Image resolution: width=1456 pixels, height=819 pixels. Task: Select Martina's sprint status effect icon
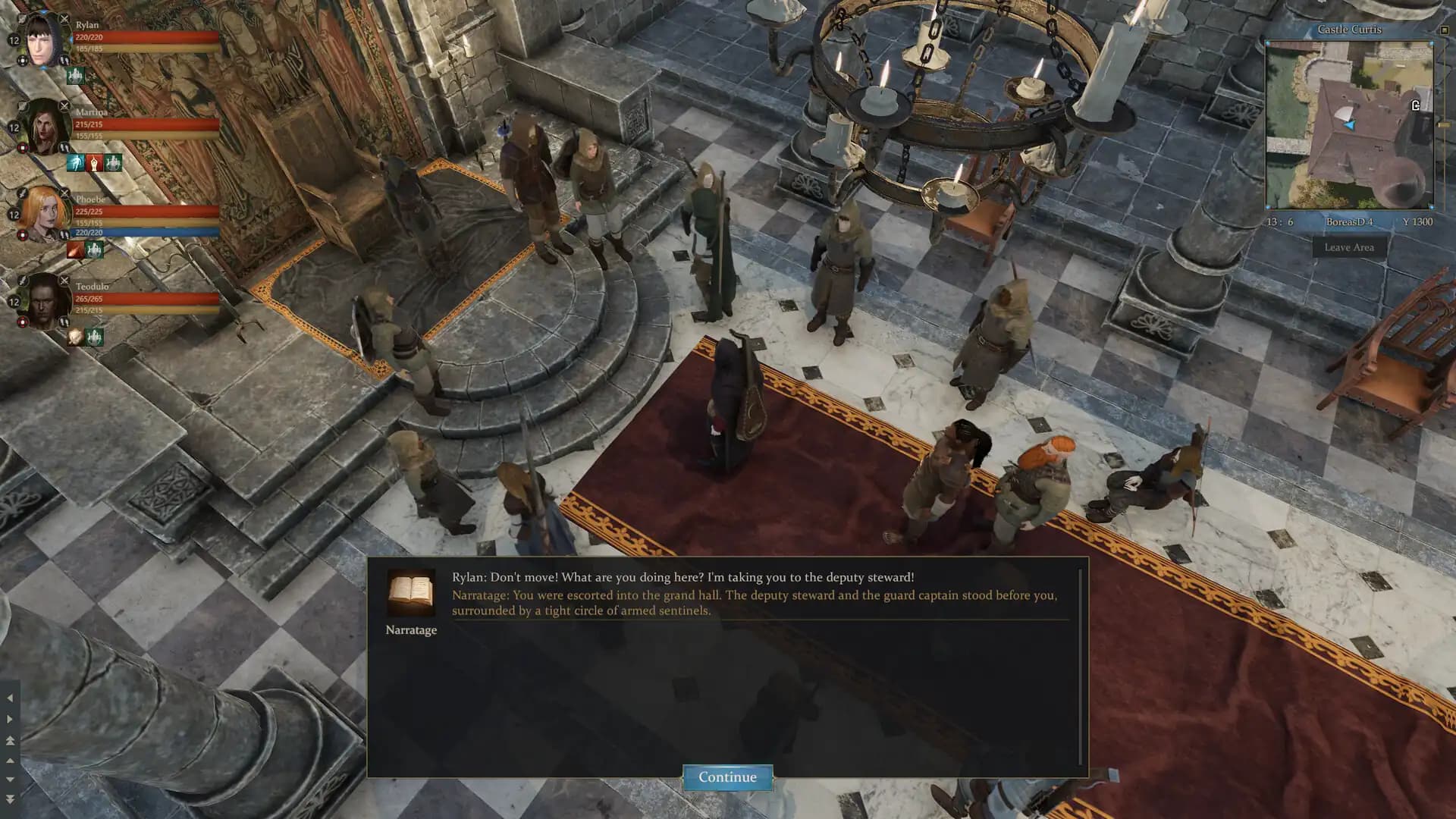coord(77,162)
